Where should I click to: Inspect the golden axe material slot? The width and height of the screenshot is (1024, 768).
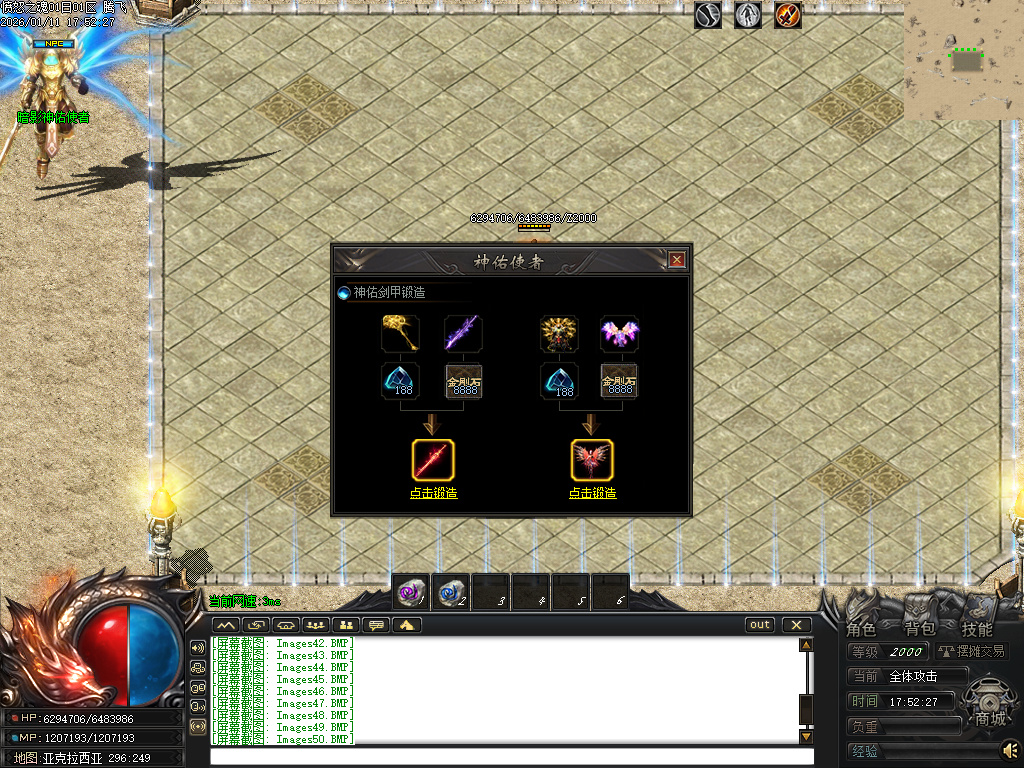coord(400,333)
